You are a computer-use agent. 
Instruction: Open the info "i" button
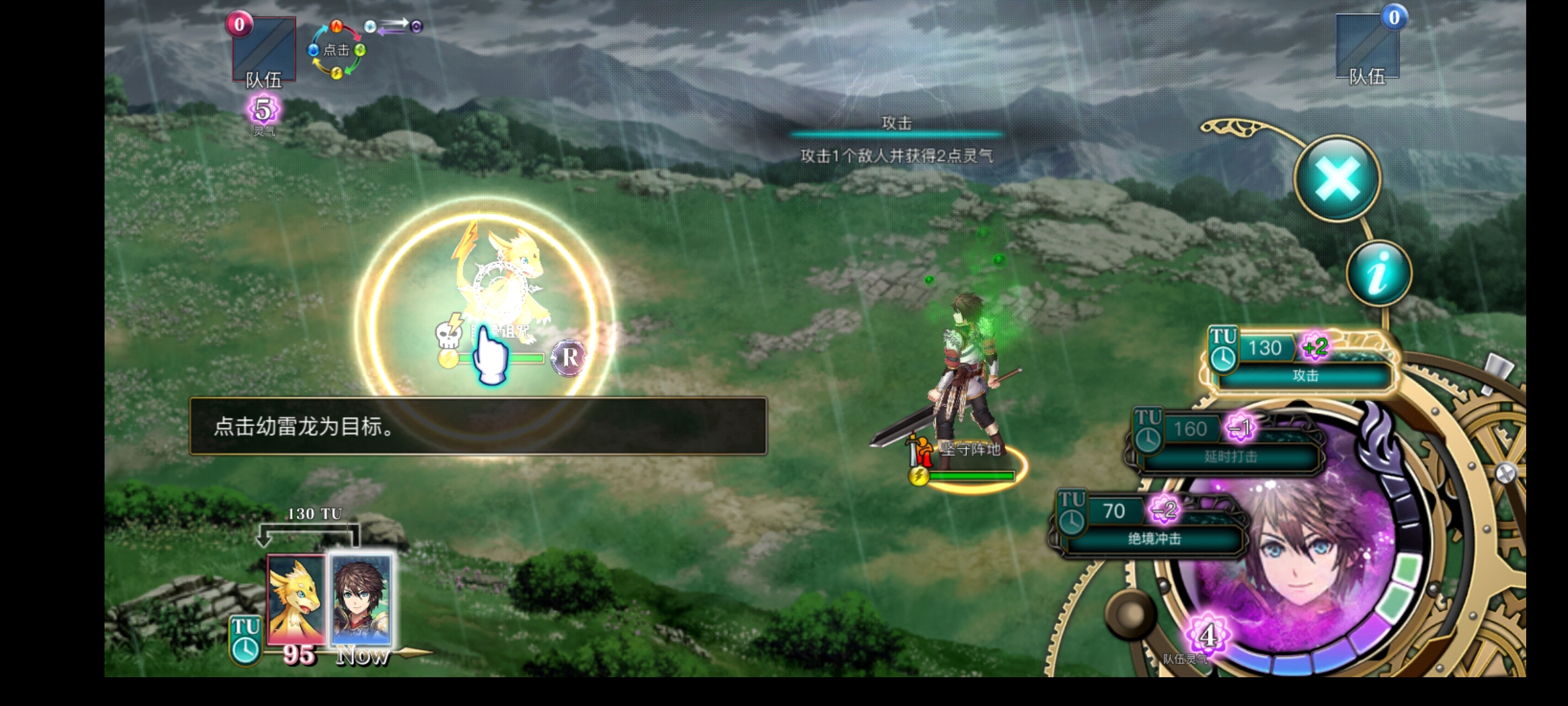[1379, 273]
